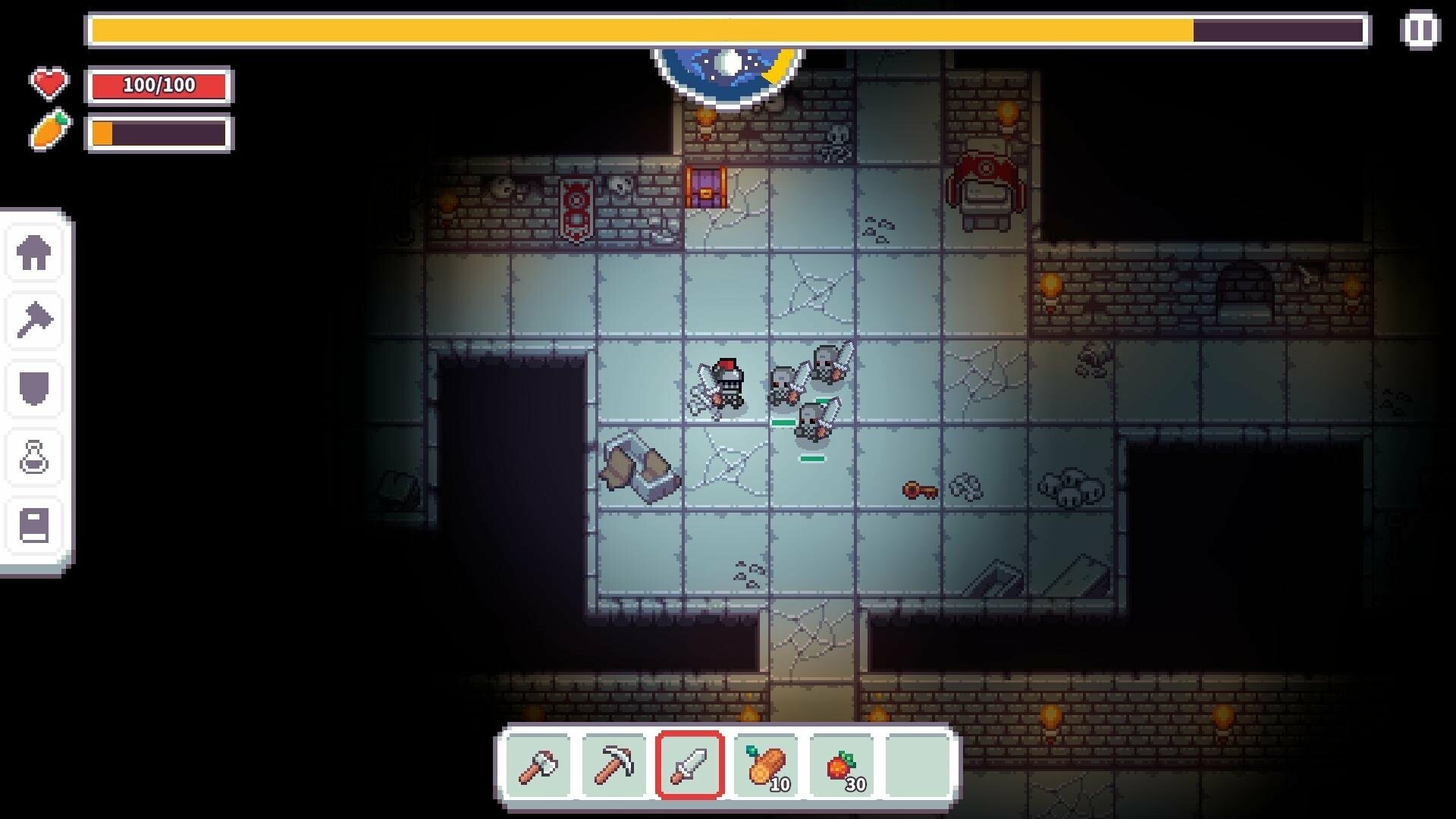Click the golden key on the floor

tap(920, 491)
